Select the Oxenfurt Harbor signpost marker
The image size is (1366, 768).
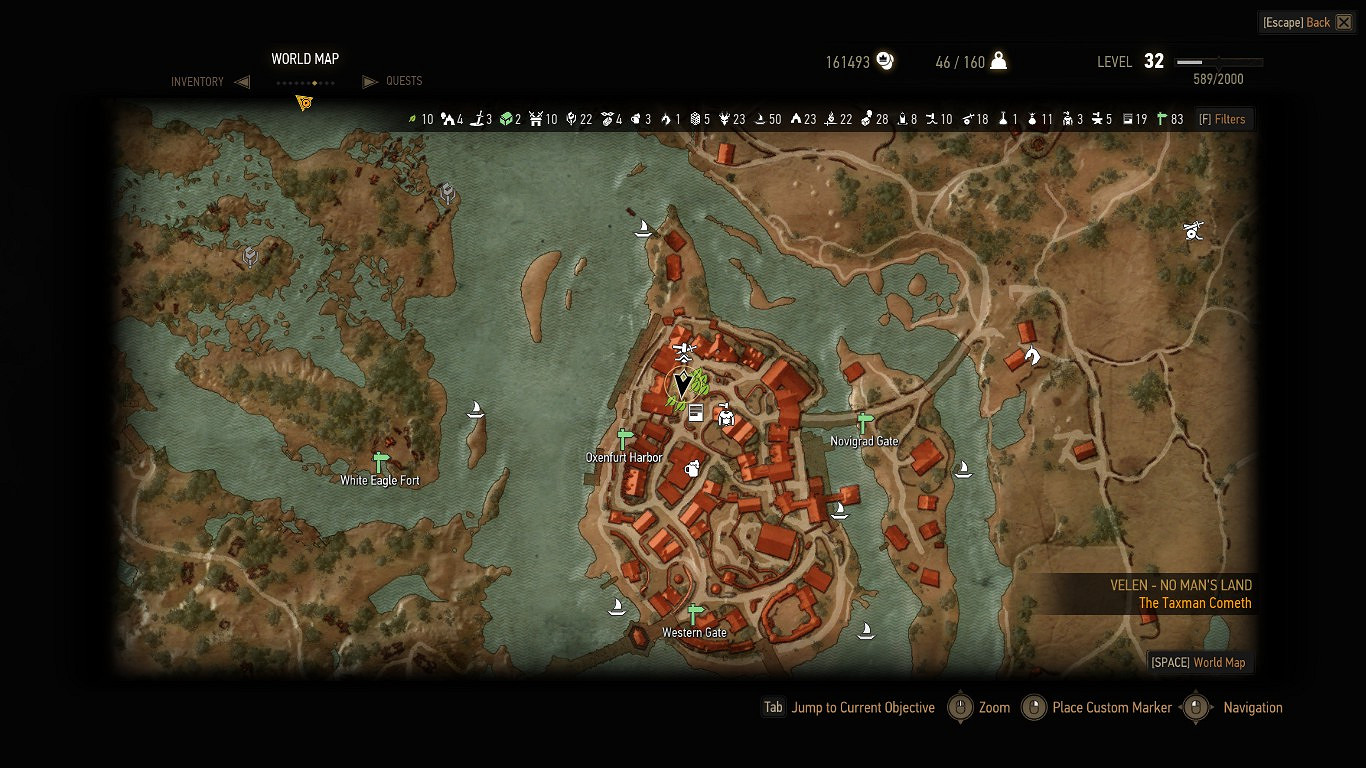click(x=625, y=439)
